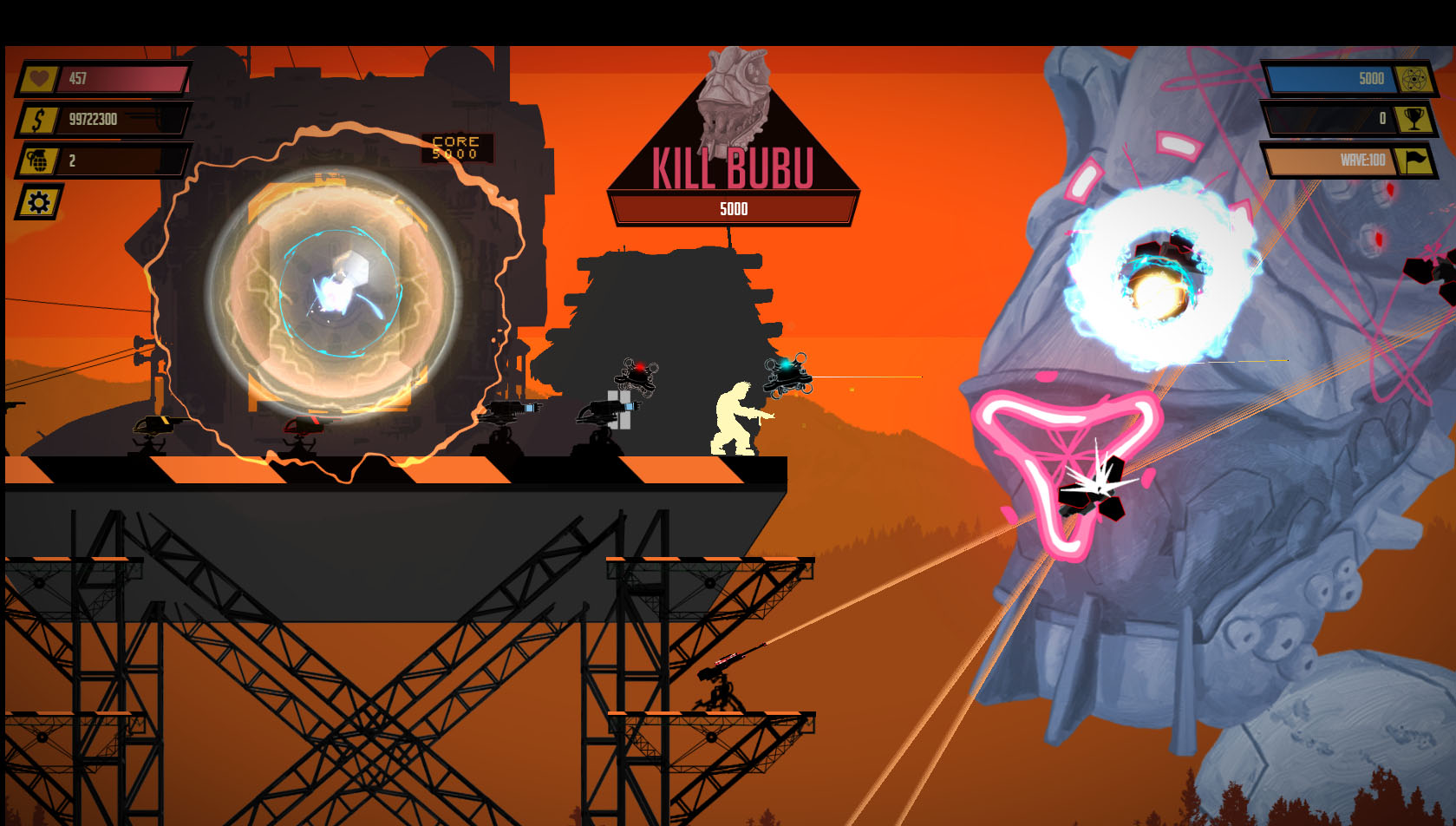This screenshot has height=826, width=1456.
Task: Open the settings gear icon
Action: [x=36, y=201]
